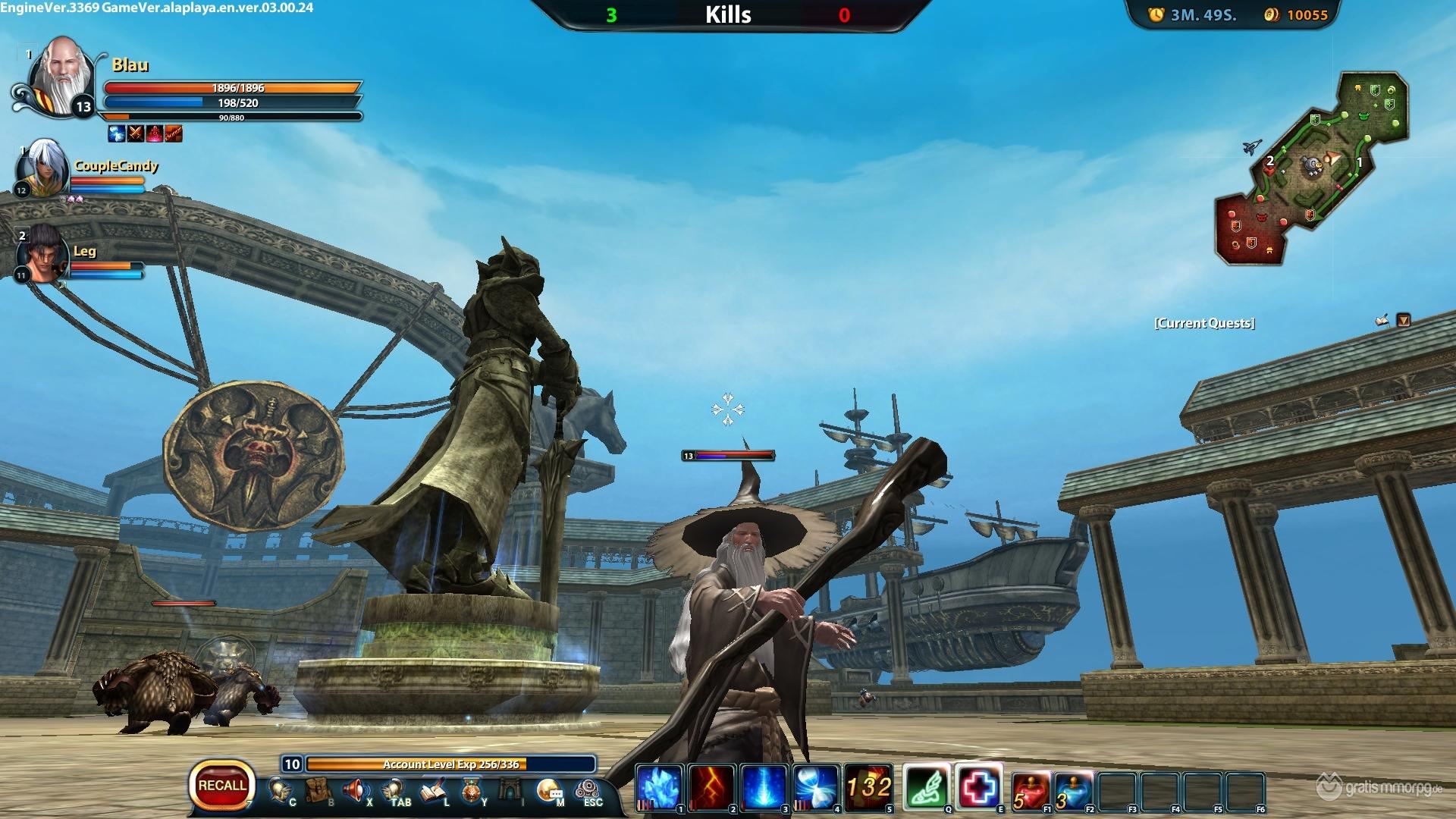The height and width of the screenshot is (819, 1456).
Task: Use the blue hourglass skill
Action: click(x=816, y=787)
